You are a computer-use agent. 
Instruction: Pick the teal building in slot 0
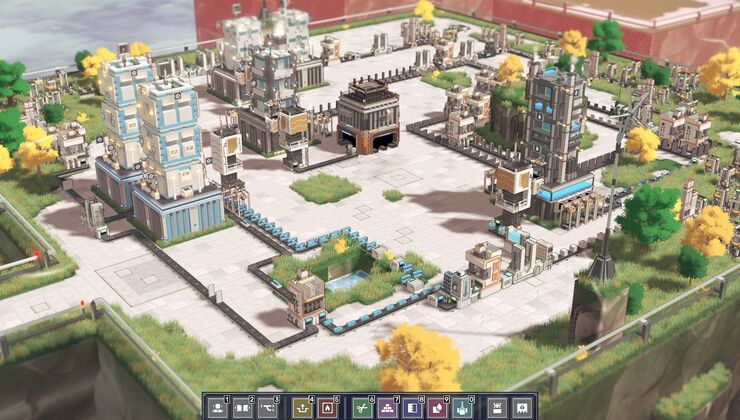click(460, 407)
